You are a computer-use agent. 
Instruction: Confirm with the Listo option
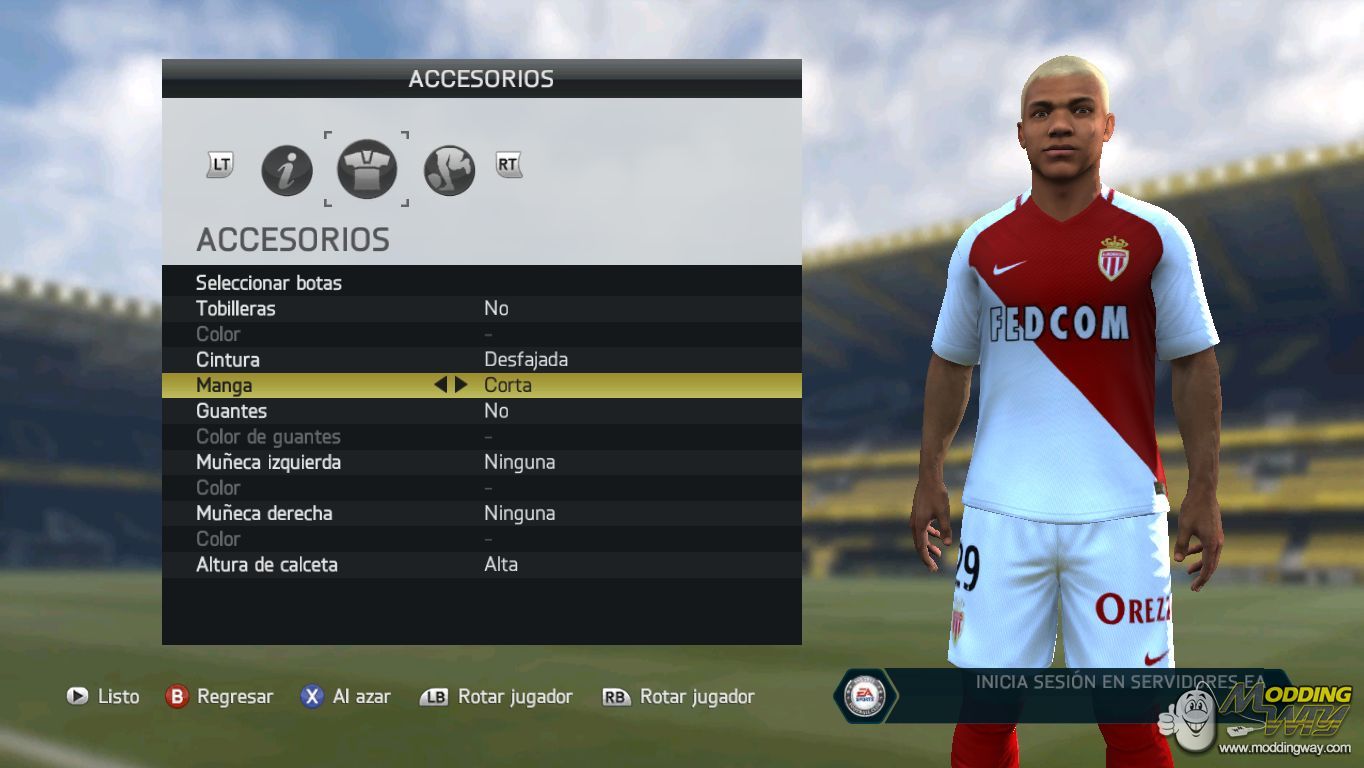[x=103, y=697]
